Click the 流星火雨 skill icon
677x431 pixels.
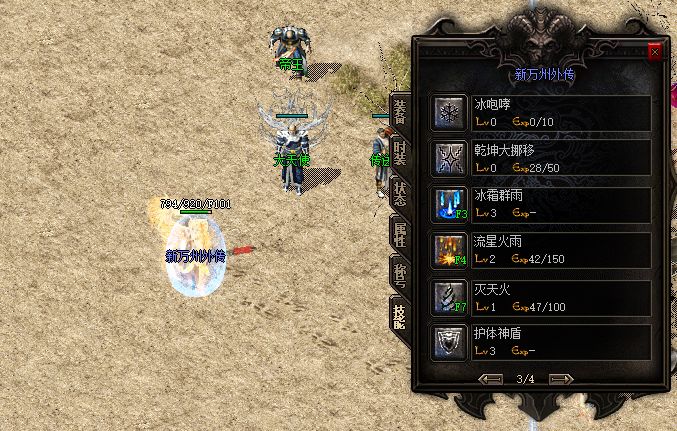448,249
